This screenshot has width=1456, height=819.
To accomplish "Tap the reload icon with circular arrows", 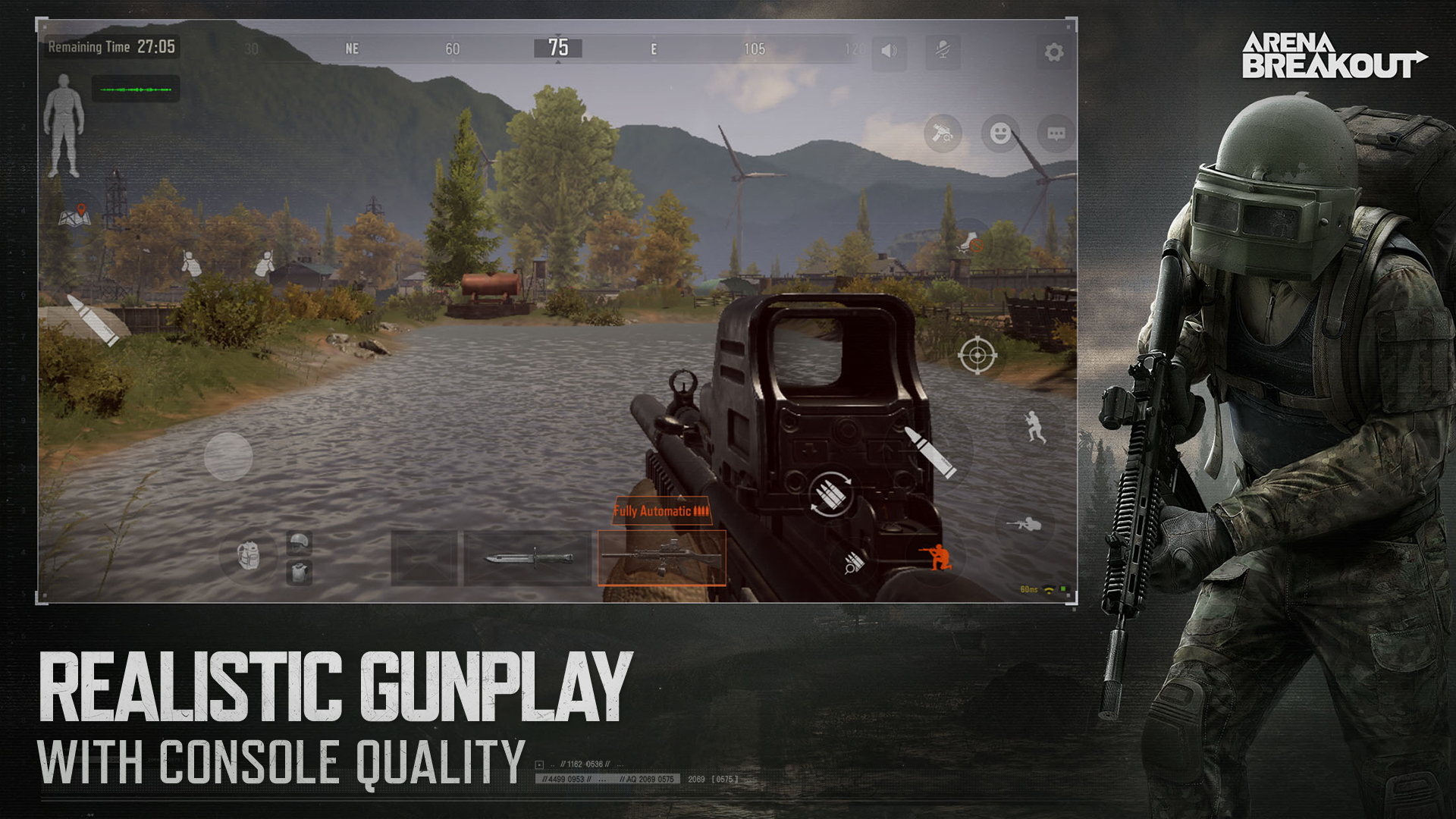I will pyautogui.click(x=830, y=493).
